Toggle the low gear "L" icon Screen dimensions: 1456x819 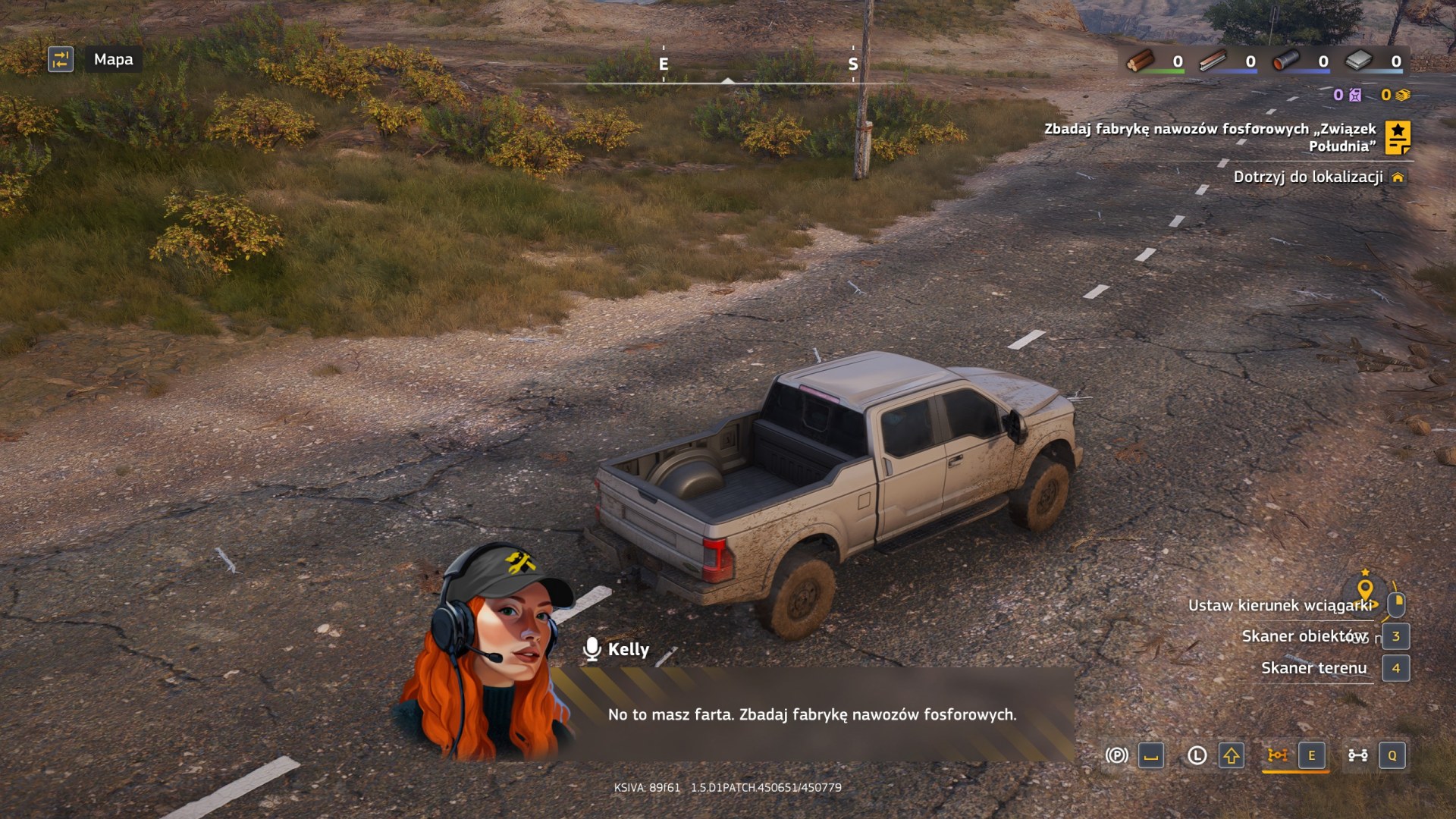point(1197,755)
